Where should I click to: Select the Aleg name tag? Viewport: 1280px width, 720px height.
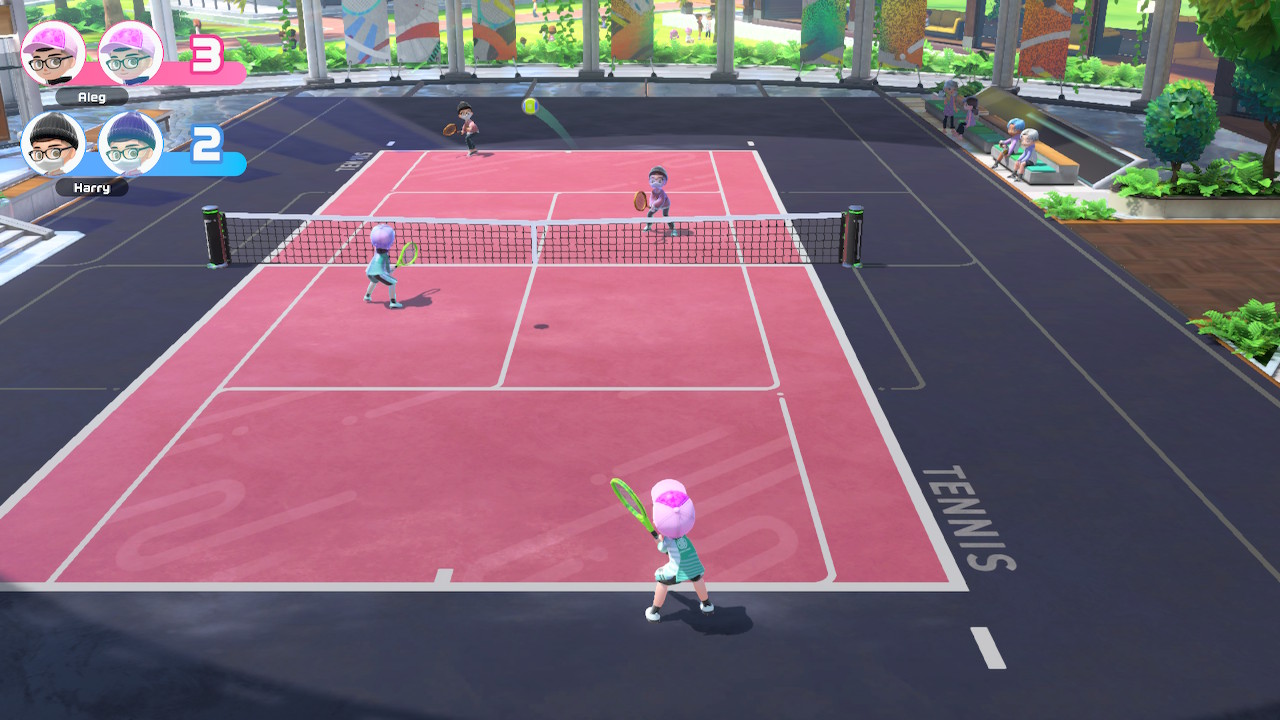click(91, 97)
